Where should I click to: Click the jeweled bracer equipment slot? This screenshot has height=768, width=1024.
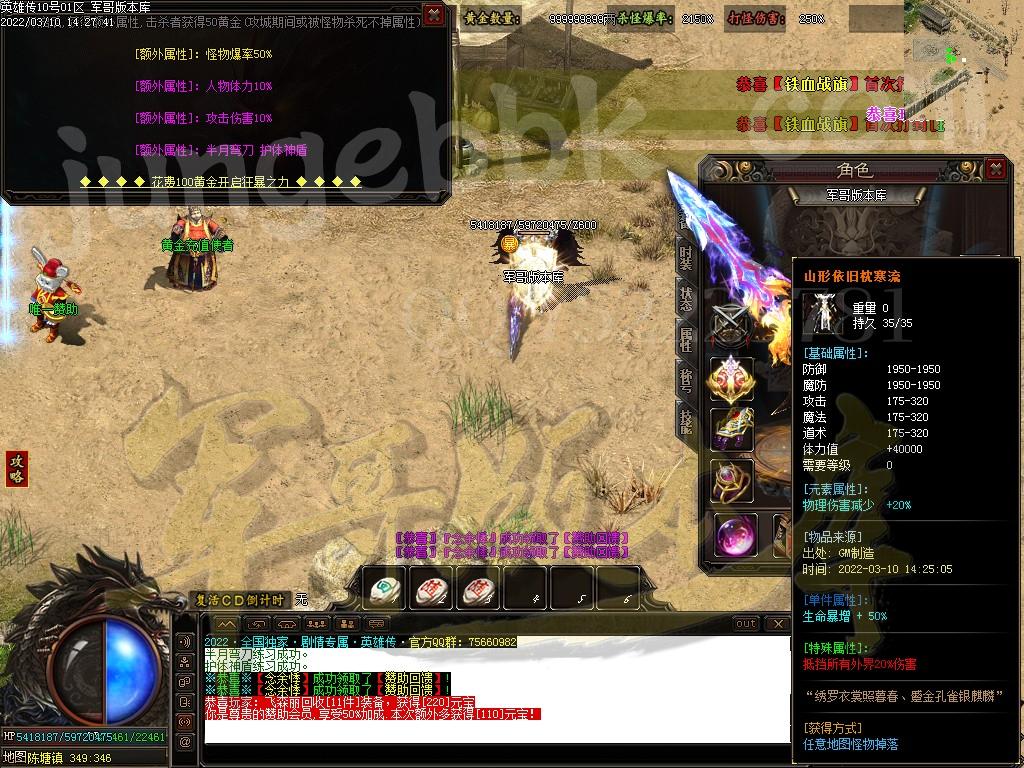click(x=731, y=429)
